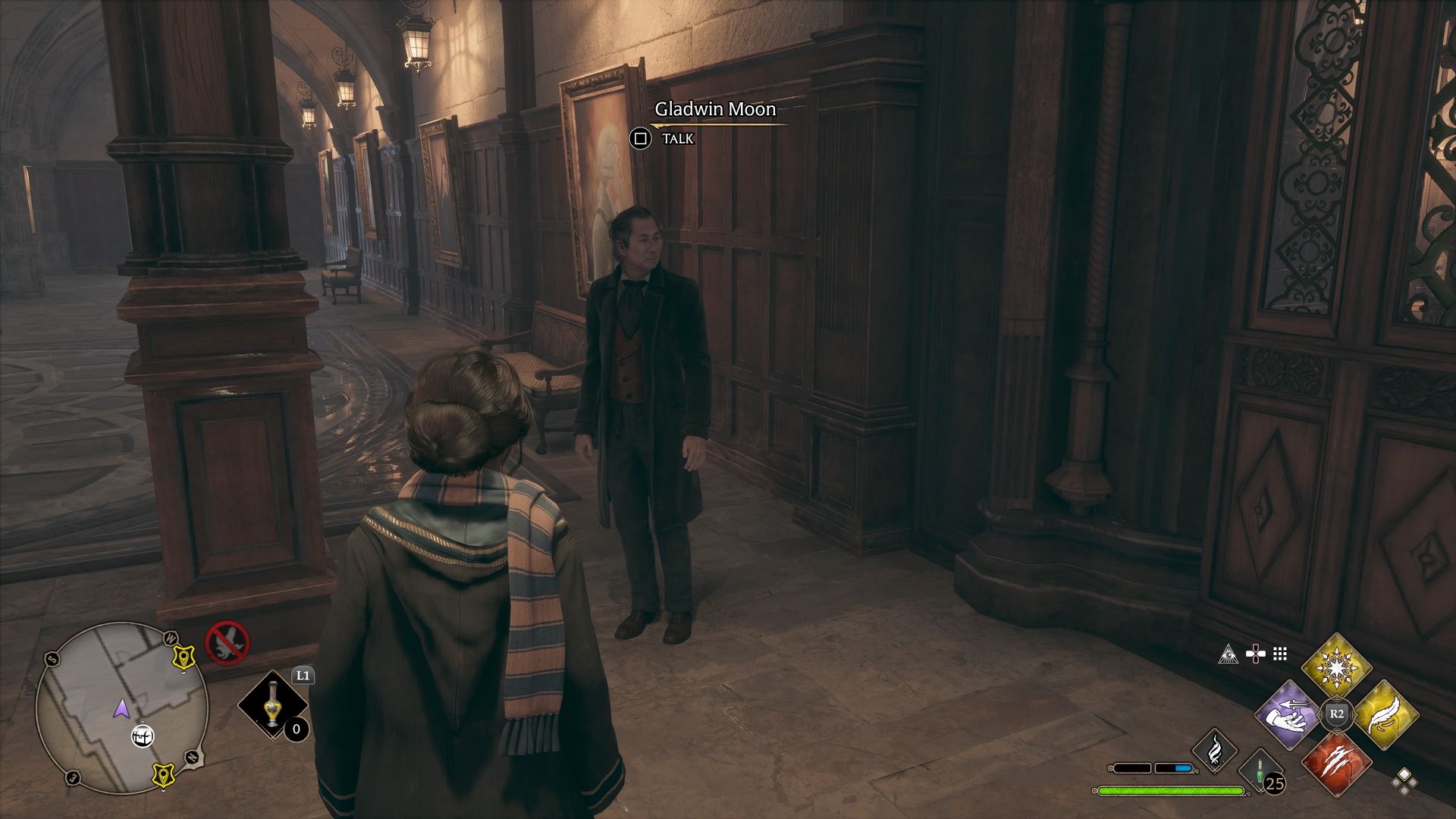Click the Gladwin Moon name label
This screenshot has width=1456, height=819.
(x=714, y=108)
